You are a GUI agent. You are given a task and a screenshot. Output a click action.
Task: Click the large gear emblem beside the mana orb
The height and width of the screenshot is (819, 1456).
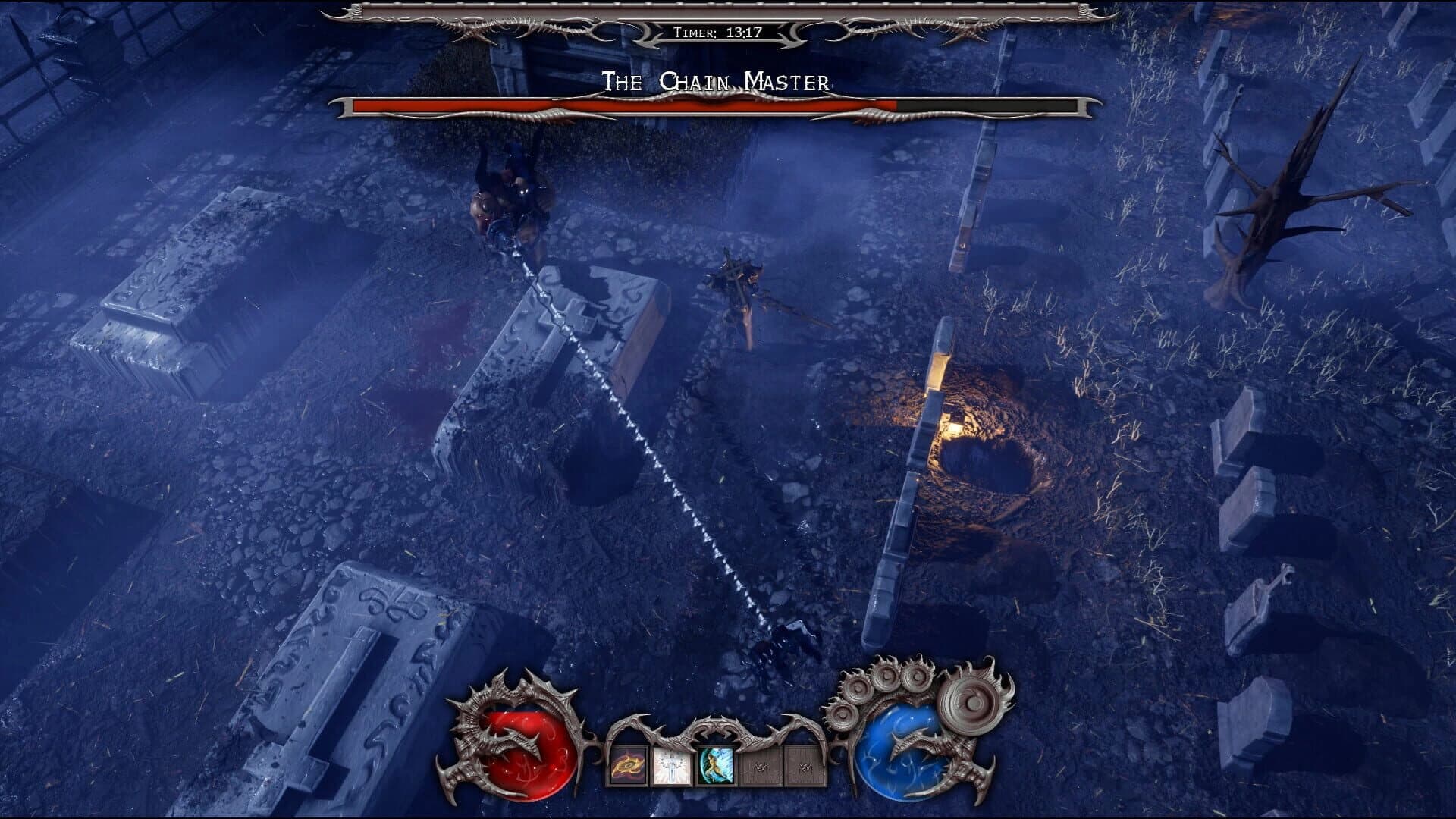click(973, 701)
